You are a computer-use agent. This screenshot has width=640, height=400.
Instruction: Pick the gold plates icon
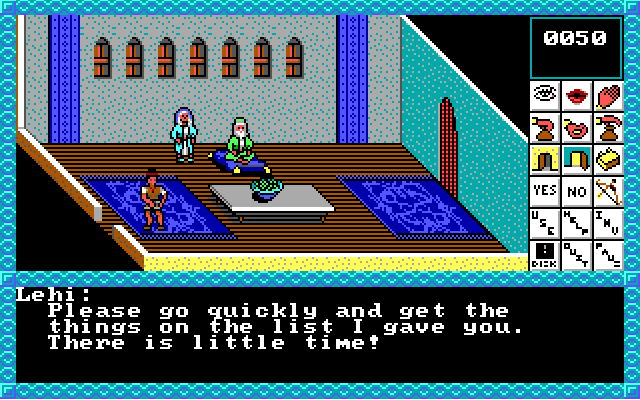point(608,159)
